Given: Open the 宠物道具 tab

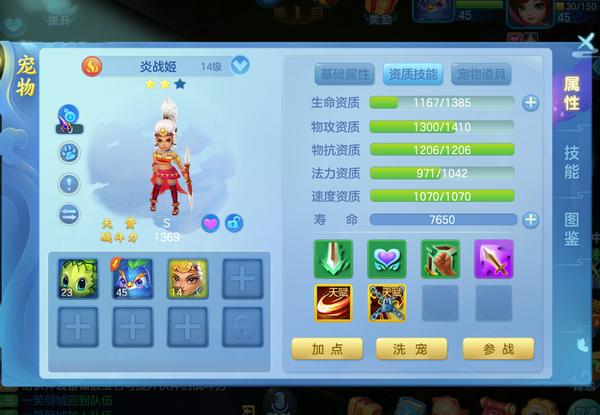Looking at the screenshot, I should 481,73.
